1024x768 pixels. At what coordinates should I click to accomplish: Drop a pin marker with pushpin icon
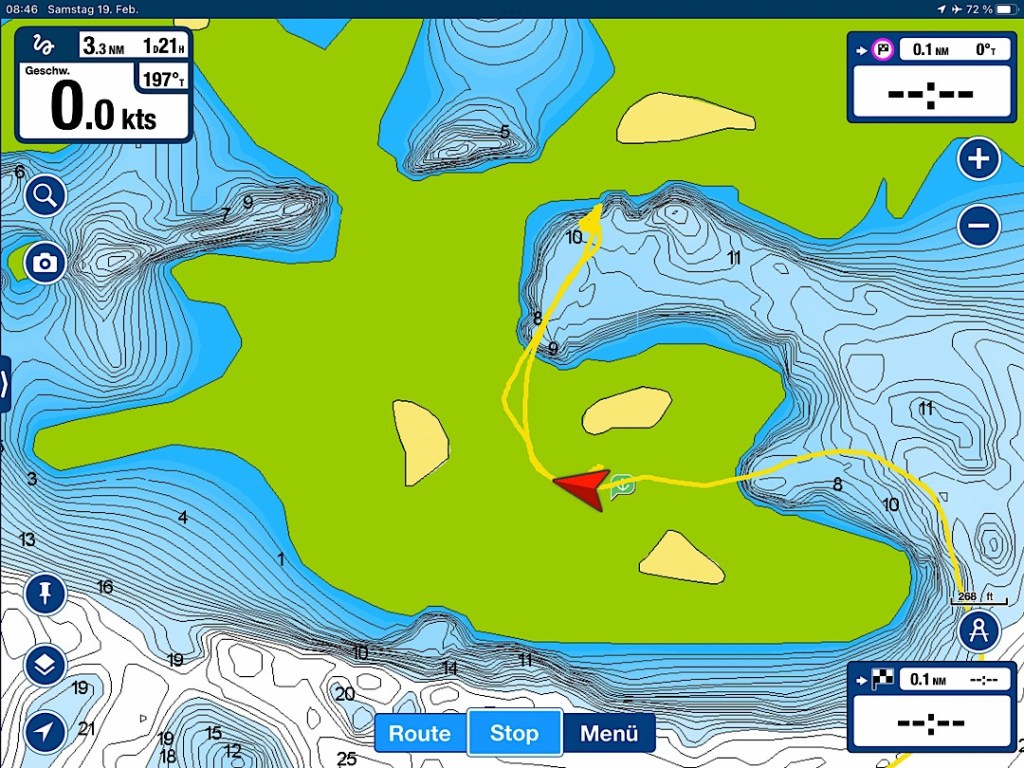pos(45,595)
